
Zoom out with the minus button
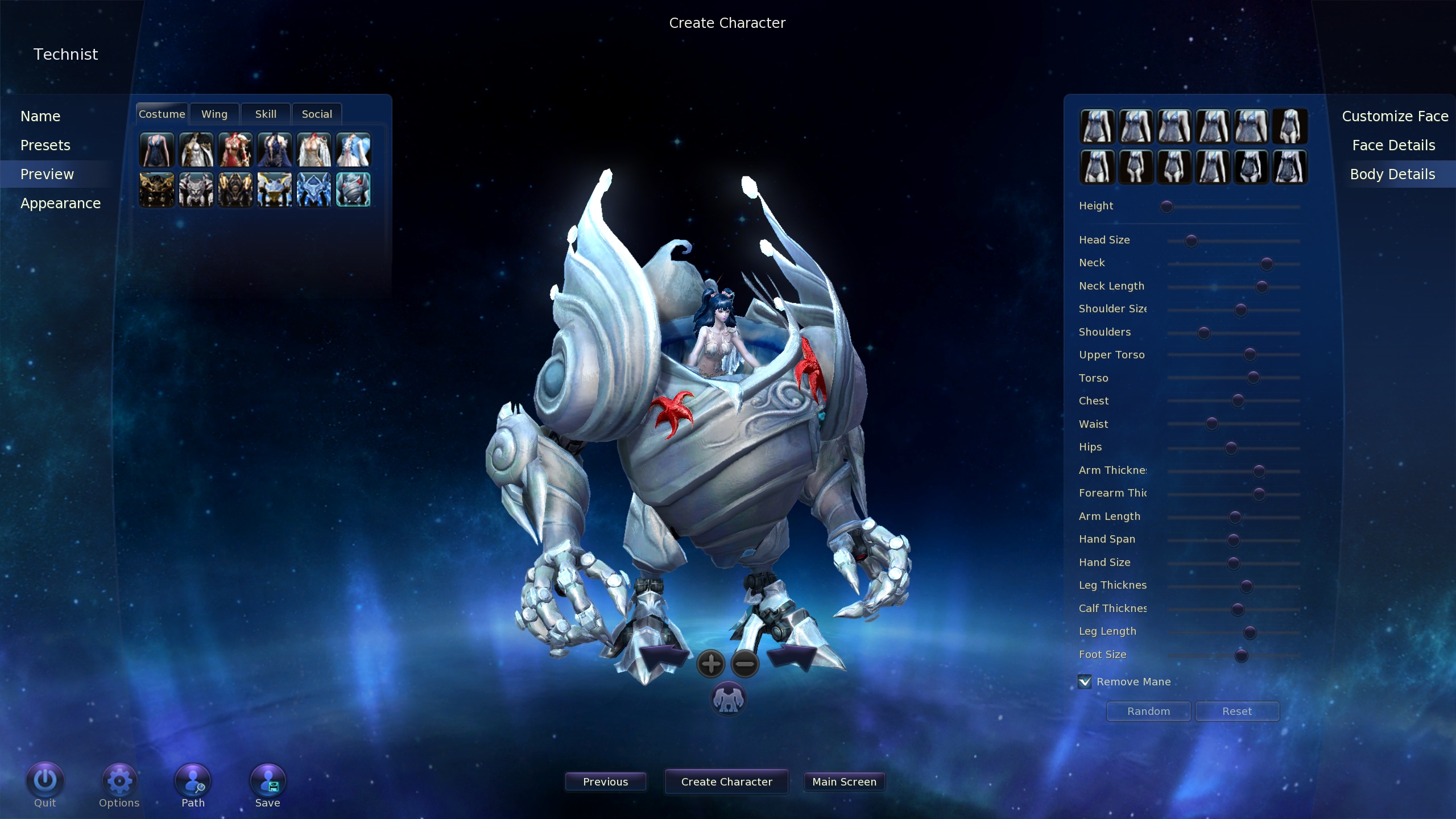[745, 664]
